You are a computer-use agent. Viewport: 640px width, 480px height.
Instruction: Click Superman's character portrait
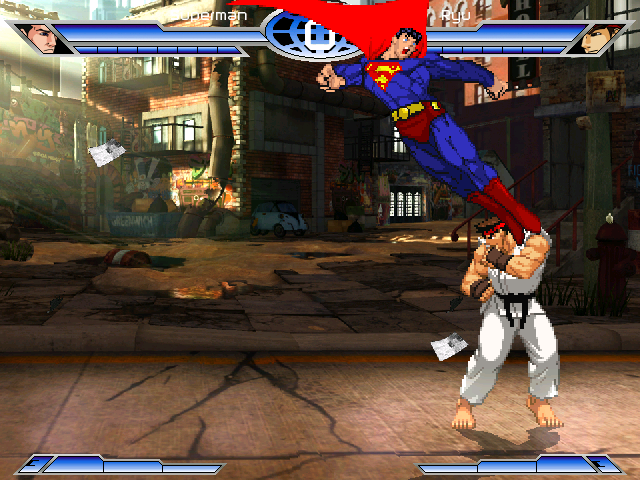(x=41, y=38)
